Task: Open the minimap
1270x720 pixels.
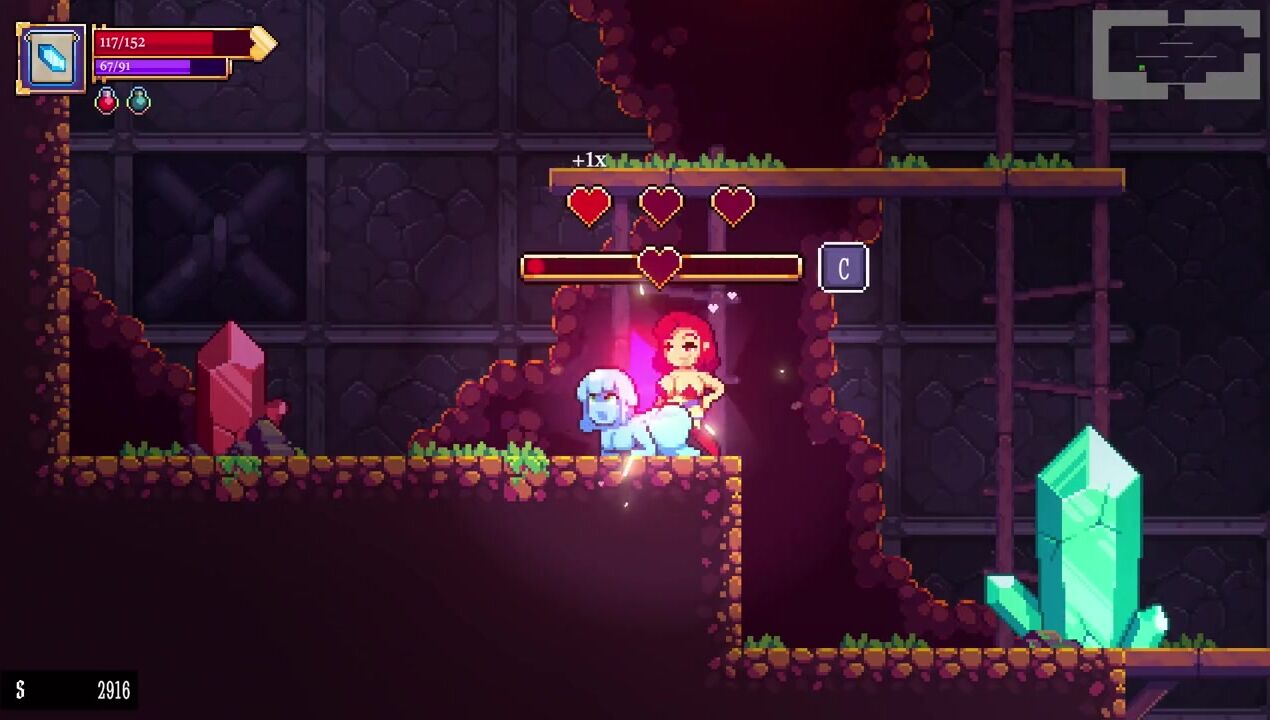Action: (1175, 55)
